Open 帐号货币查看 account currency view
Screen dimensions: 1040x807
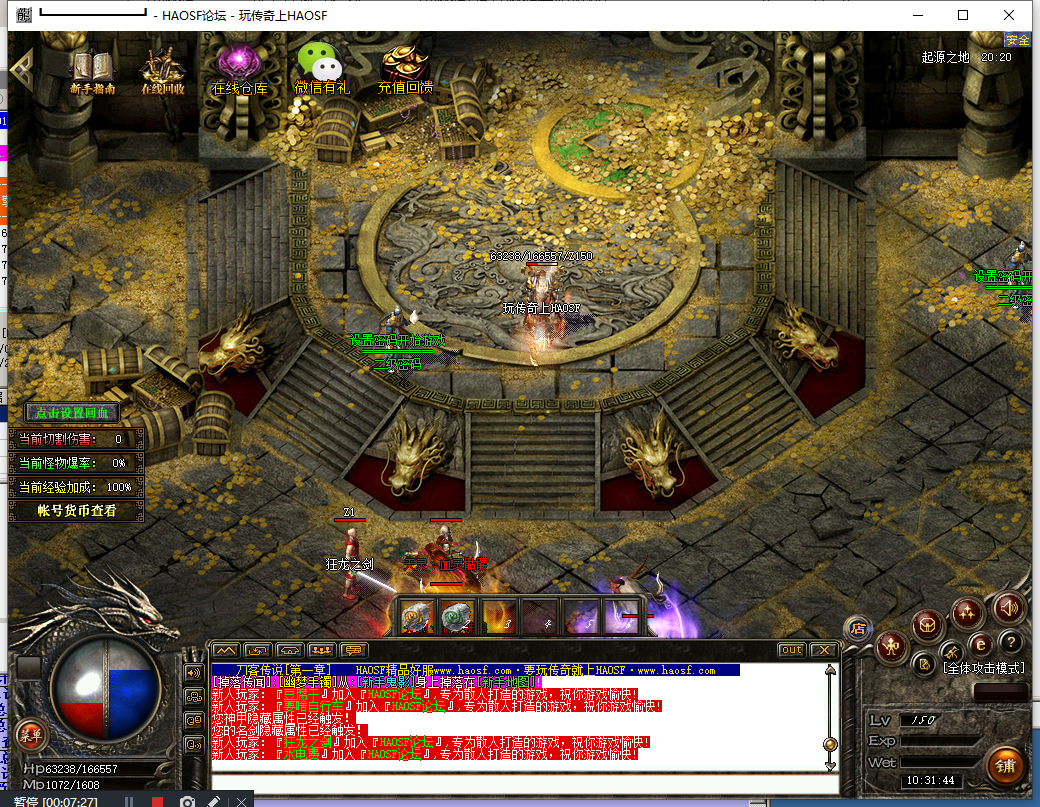click(77, 511)
